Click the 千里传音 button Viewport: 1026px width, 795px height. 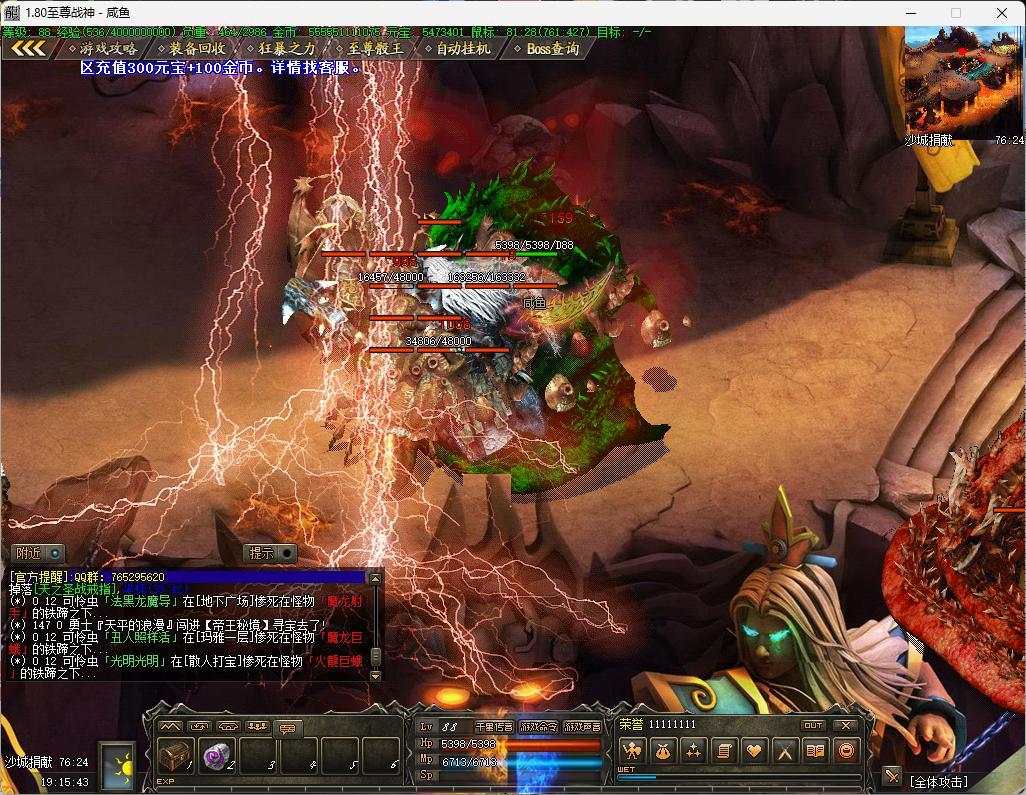point(494,726)
